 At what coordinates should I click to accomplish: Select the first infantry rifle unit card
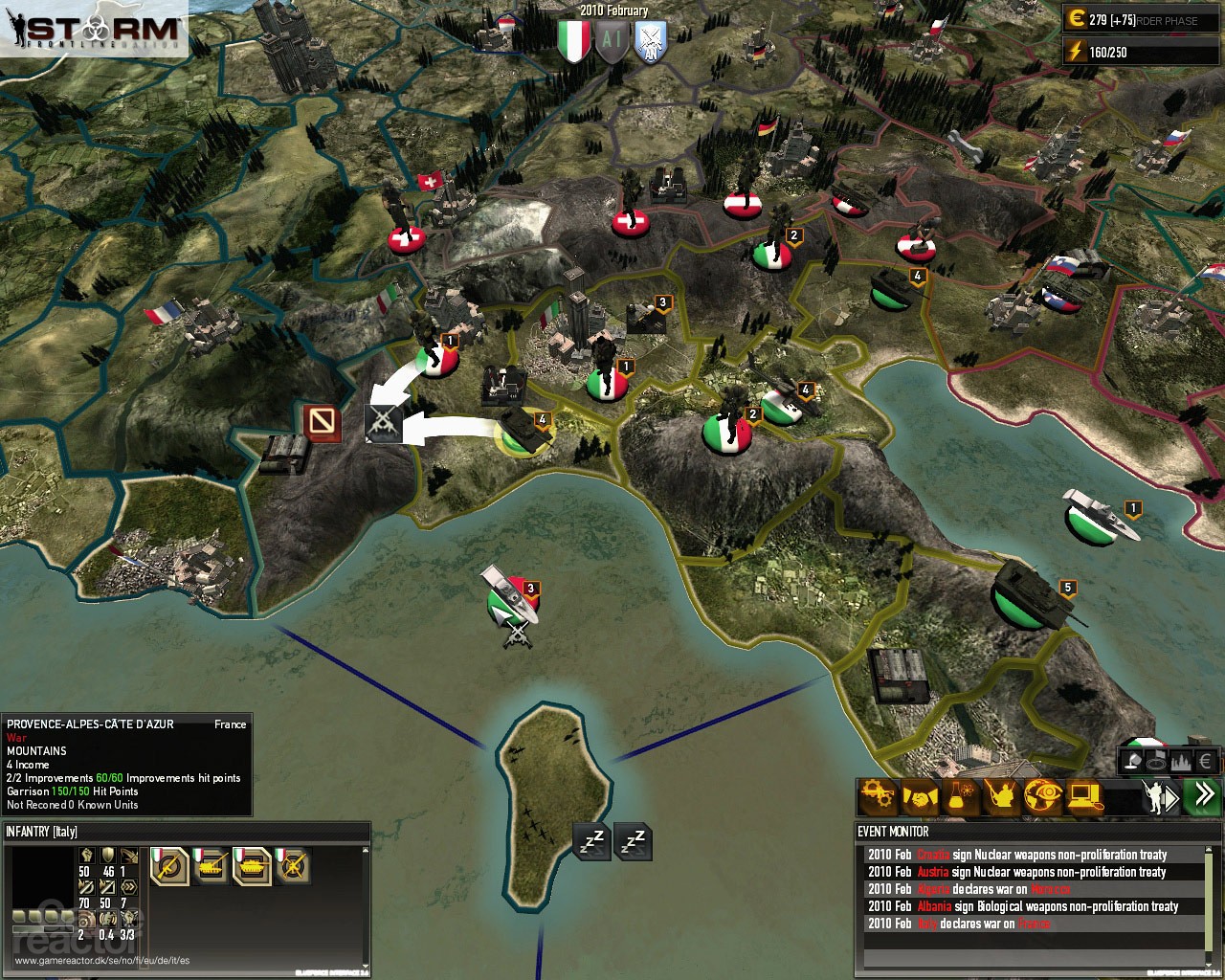(169, 866)
